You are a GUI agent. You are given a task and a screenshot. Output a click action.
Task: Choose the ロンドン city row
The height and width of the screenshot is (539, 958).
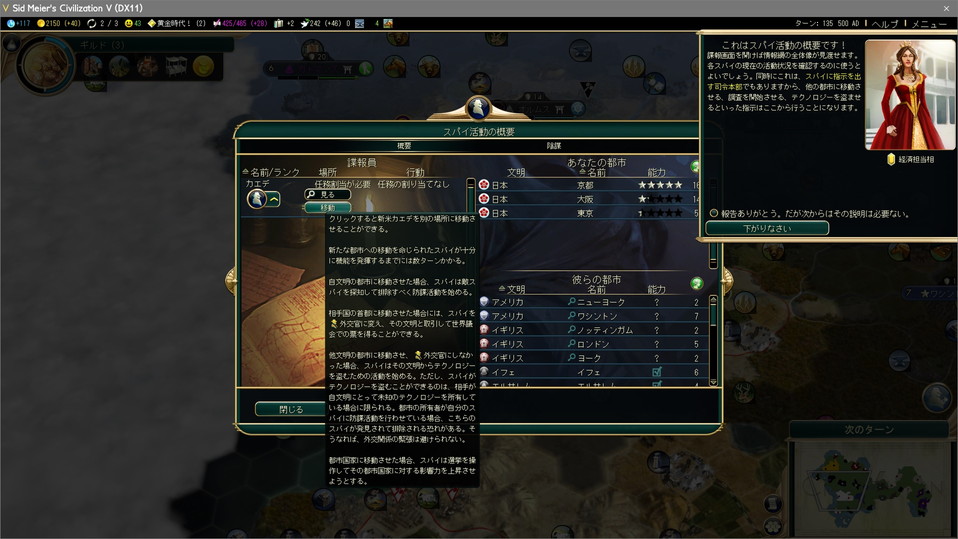pyautogui.click(x=600, y=343)
